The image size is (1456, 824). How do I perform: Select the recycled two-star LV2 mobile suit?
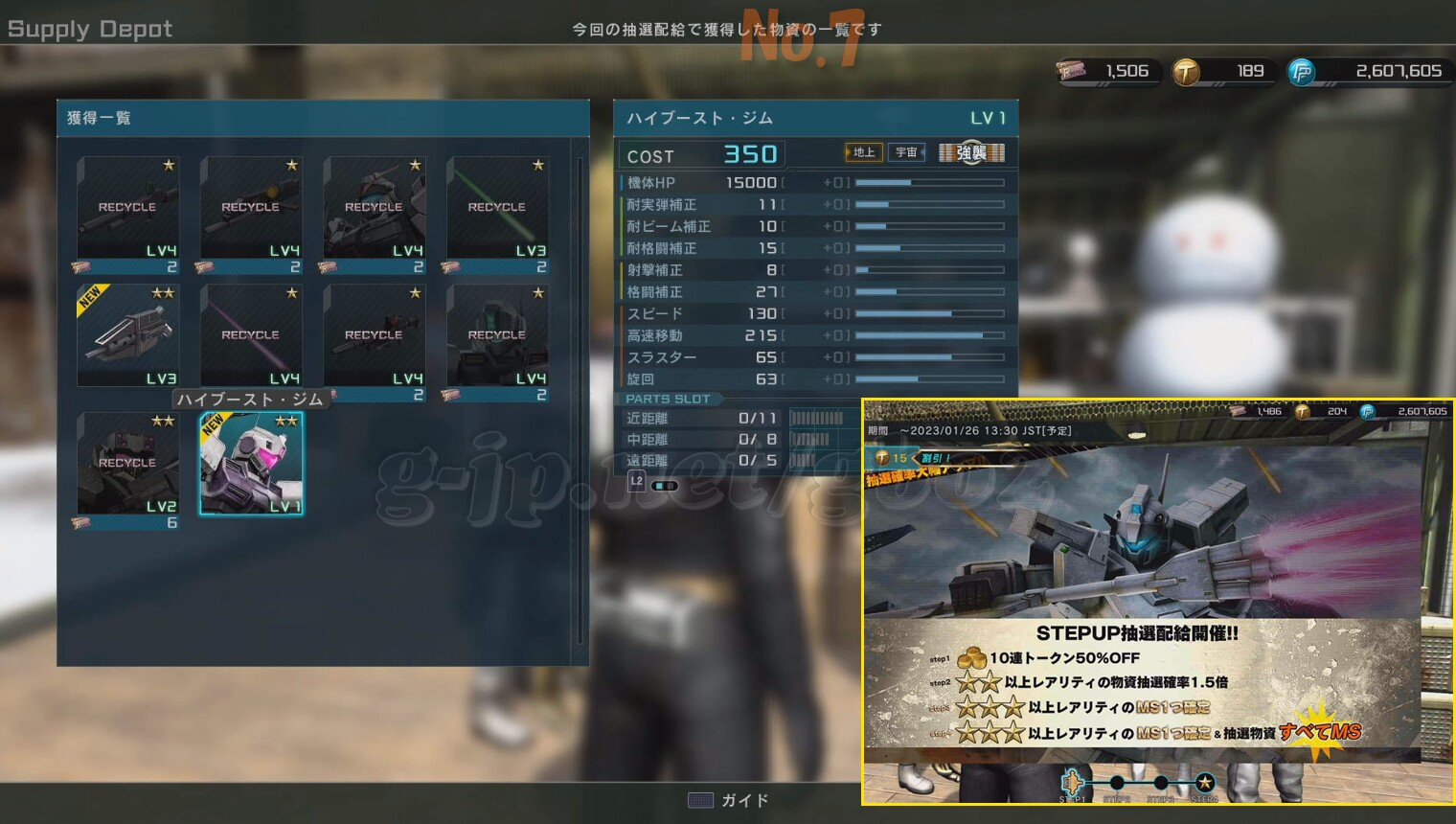(x=127, y=464)
